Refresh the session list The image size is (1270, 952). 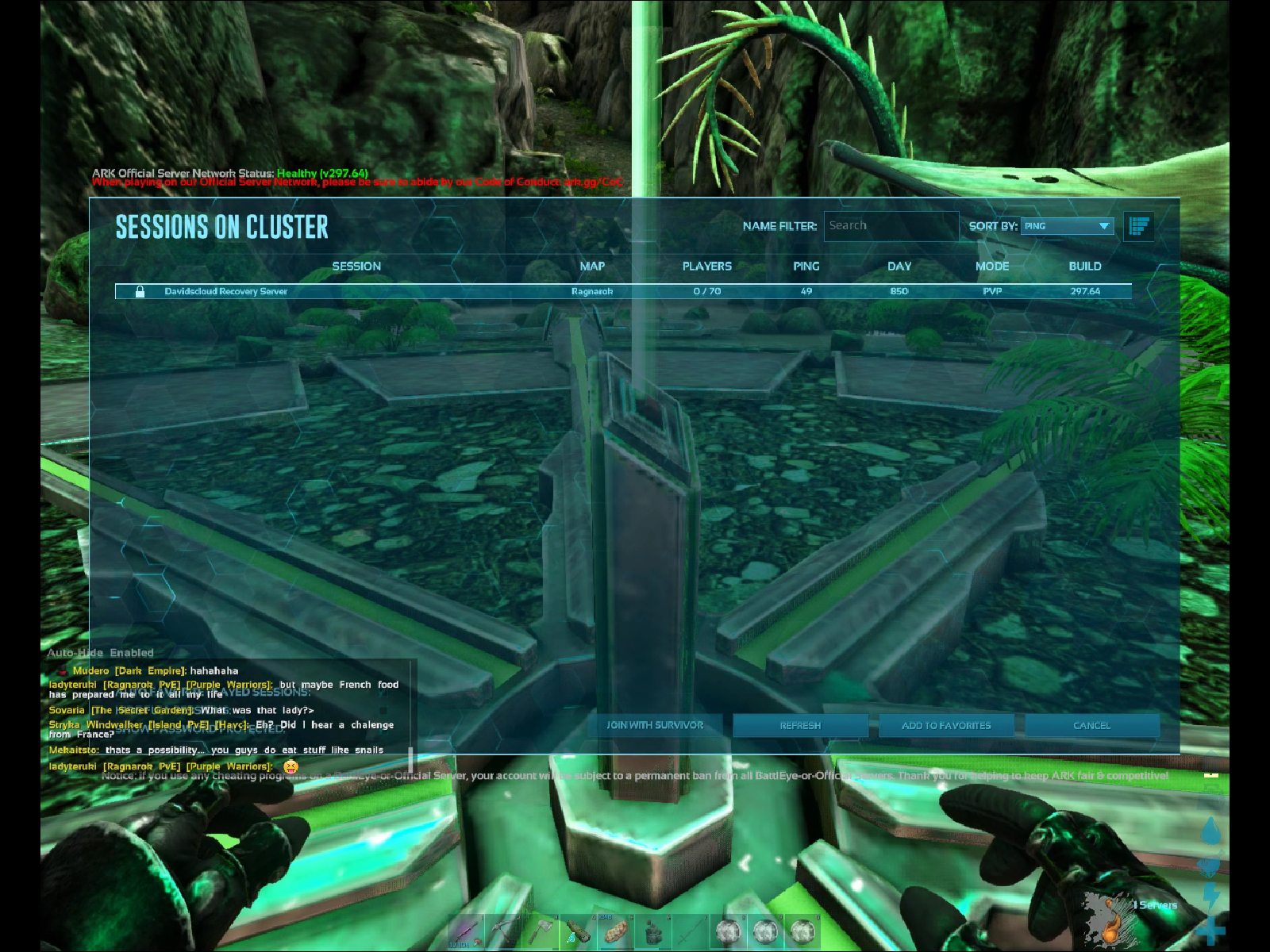(800, 725)
